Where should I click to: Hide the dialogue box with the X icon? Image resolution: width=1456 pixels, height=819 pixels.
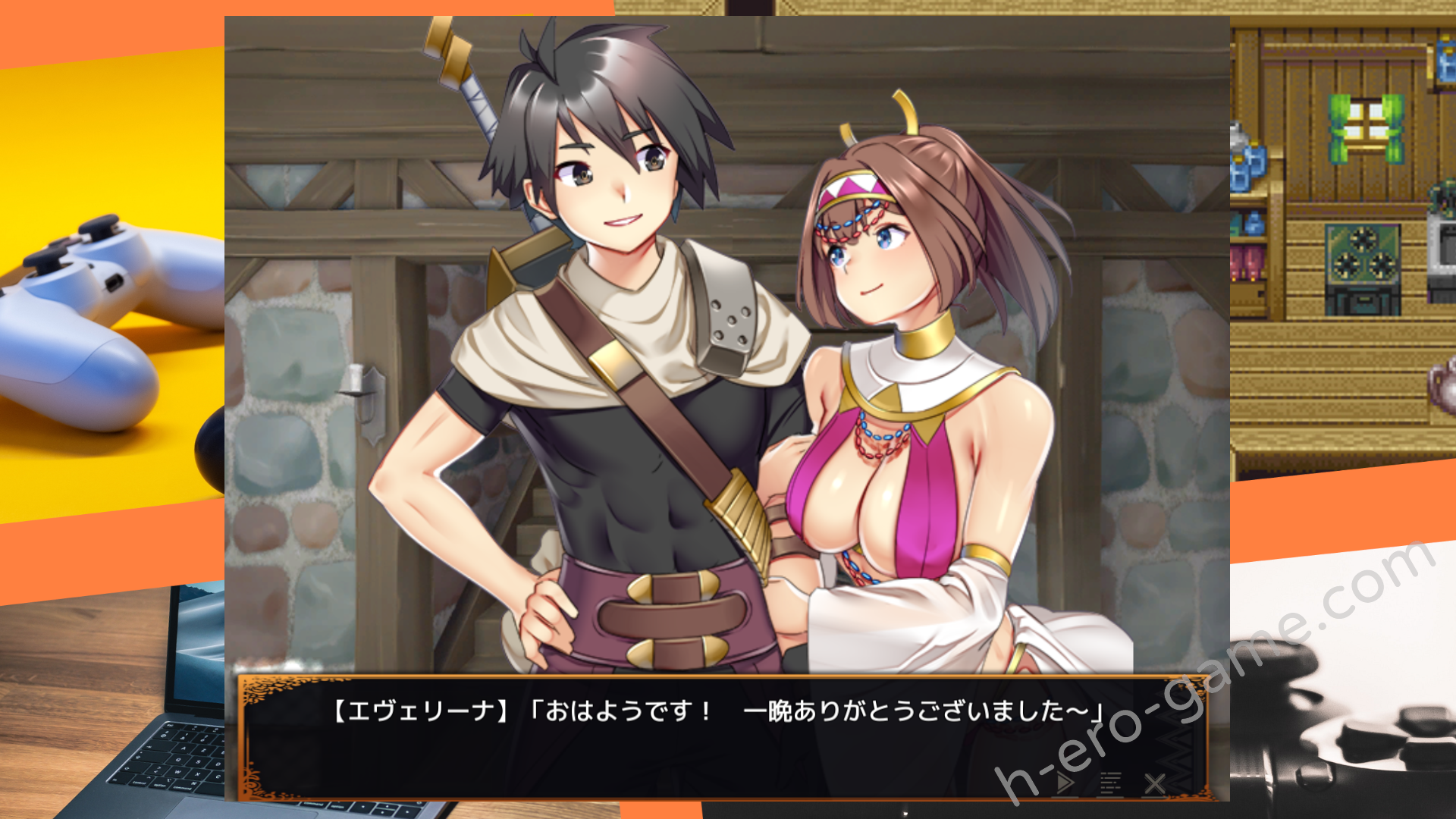click(x=1154, y=783)
